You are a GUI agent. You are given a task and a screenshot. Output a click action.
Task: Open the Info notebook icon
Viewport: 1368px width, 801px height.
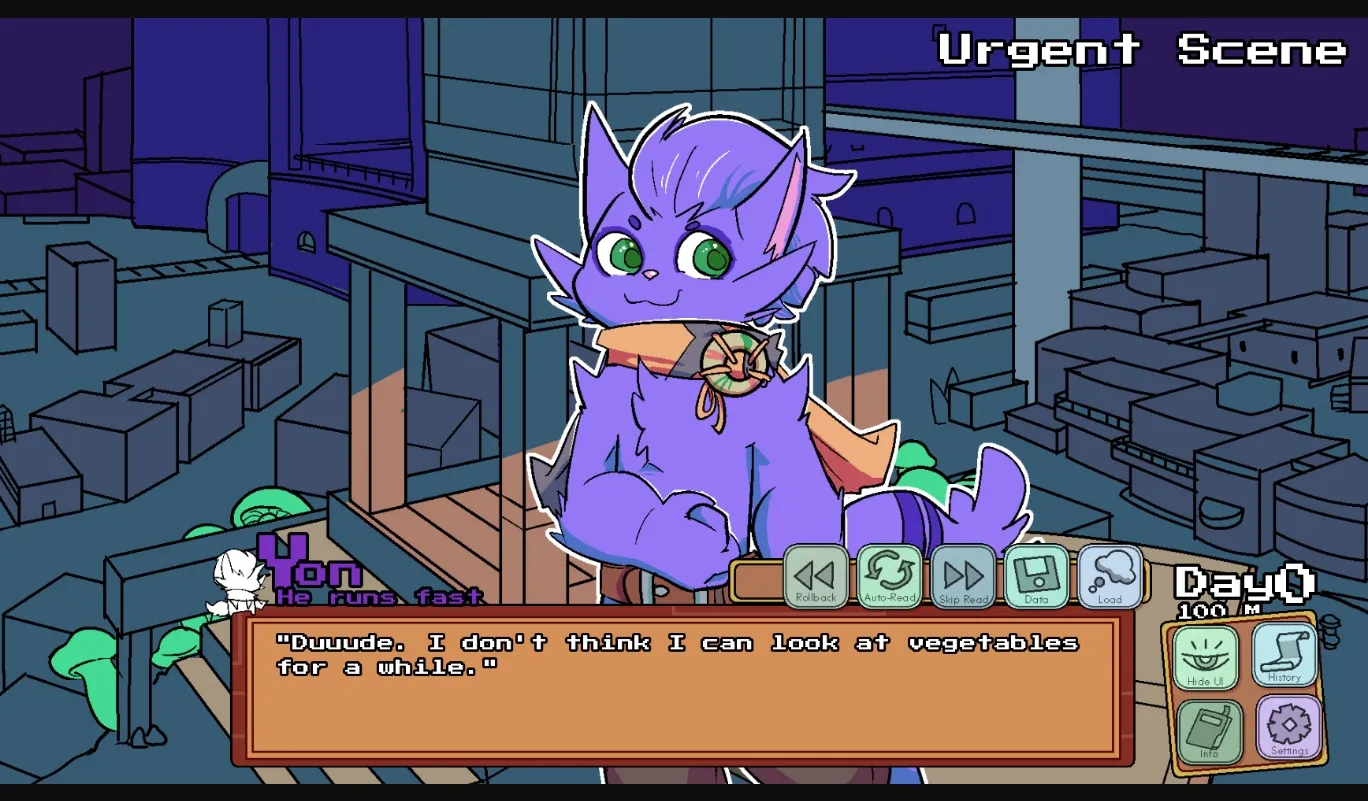pyautogui.click(x=1212, y=732)
